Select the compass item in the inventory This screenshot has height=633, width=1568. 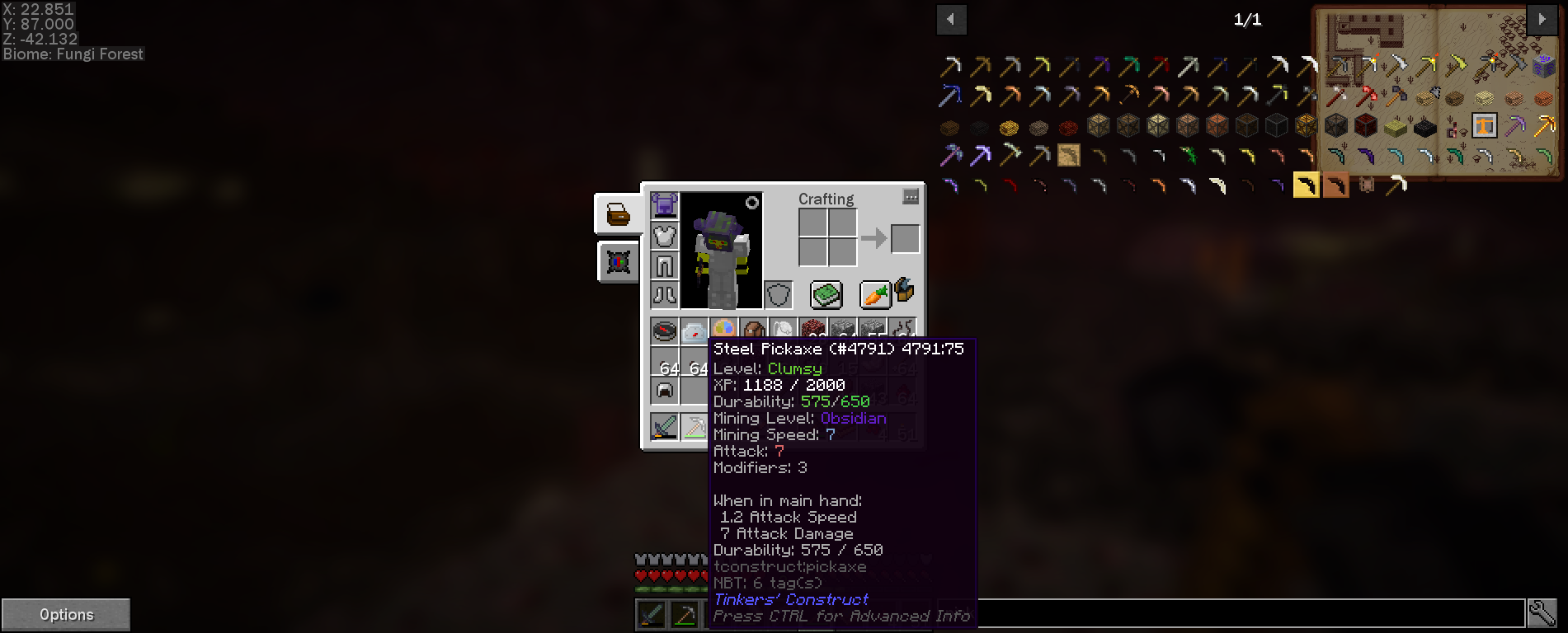pos(664,330)
